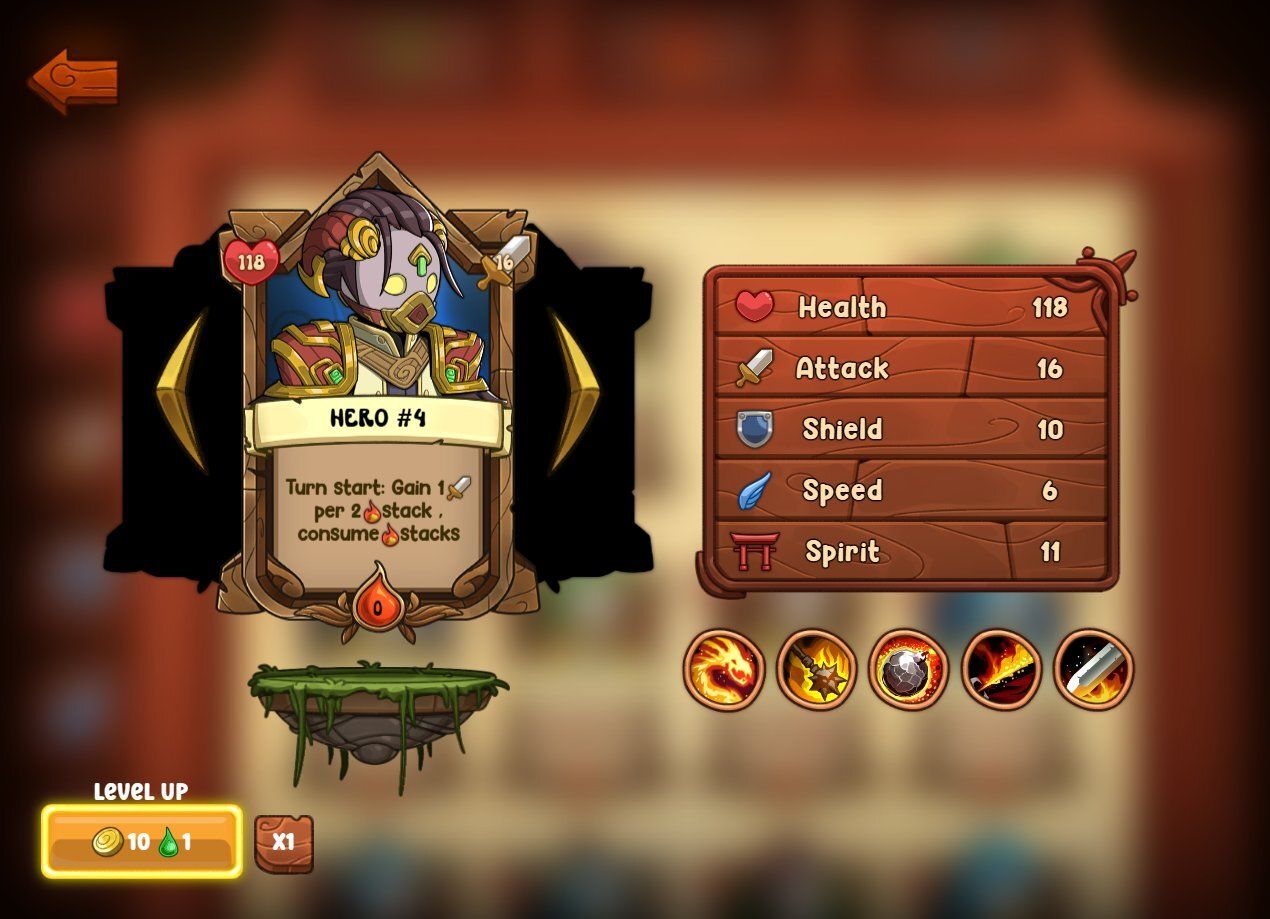The image size is (1270, 919).
Task: Select the flaming slash ability icon
Action: pyautogui.click(x=1001, y=669)
